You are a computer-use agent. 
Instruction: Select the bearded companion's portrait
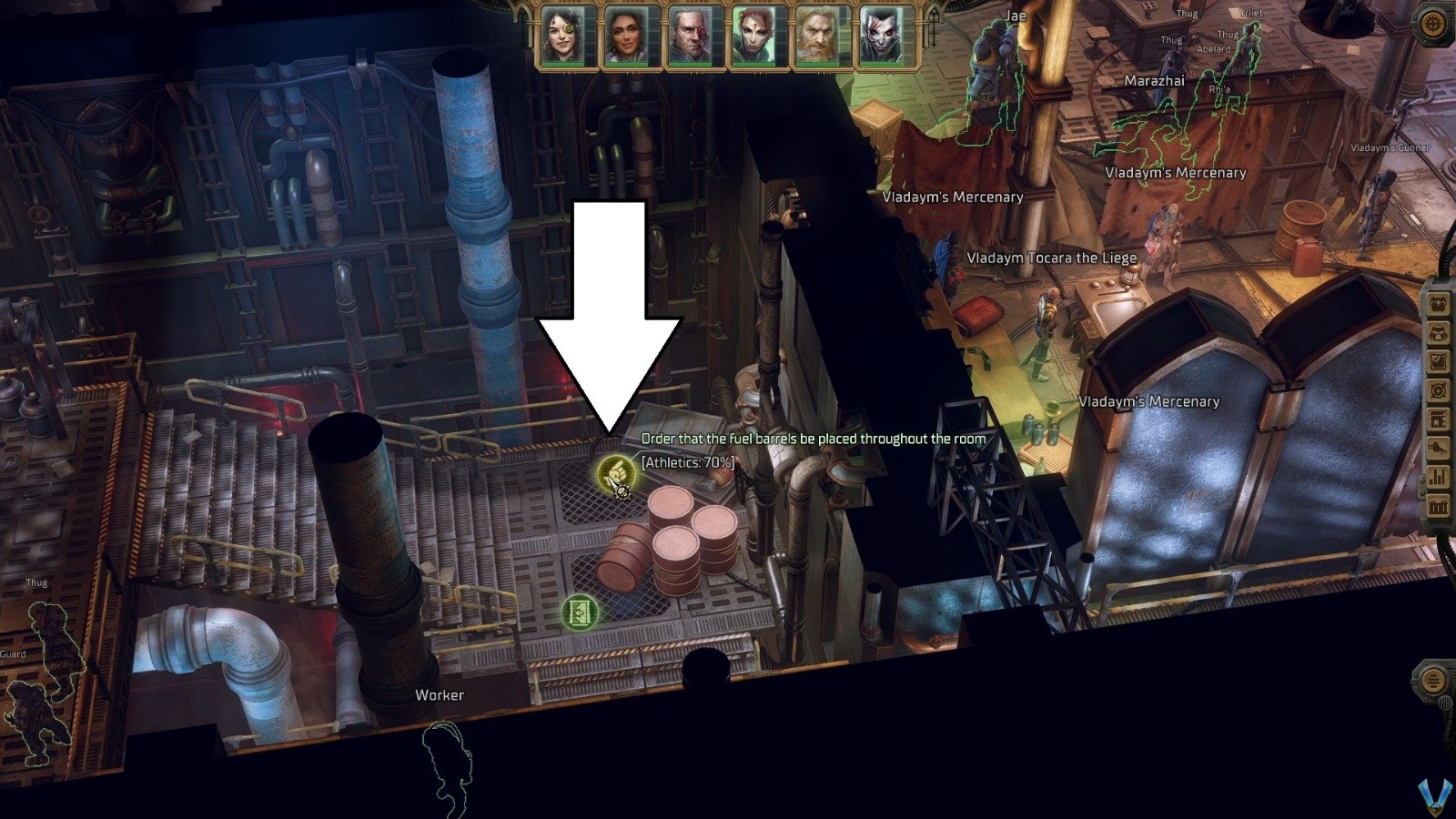[x=815, y=34]
